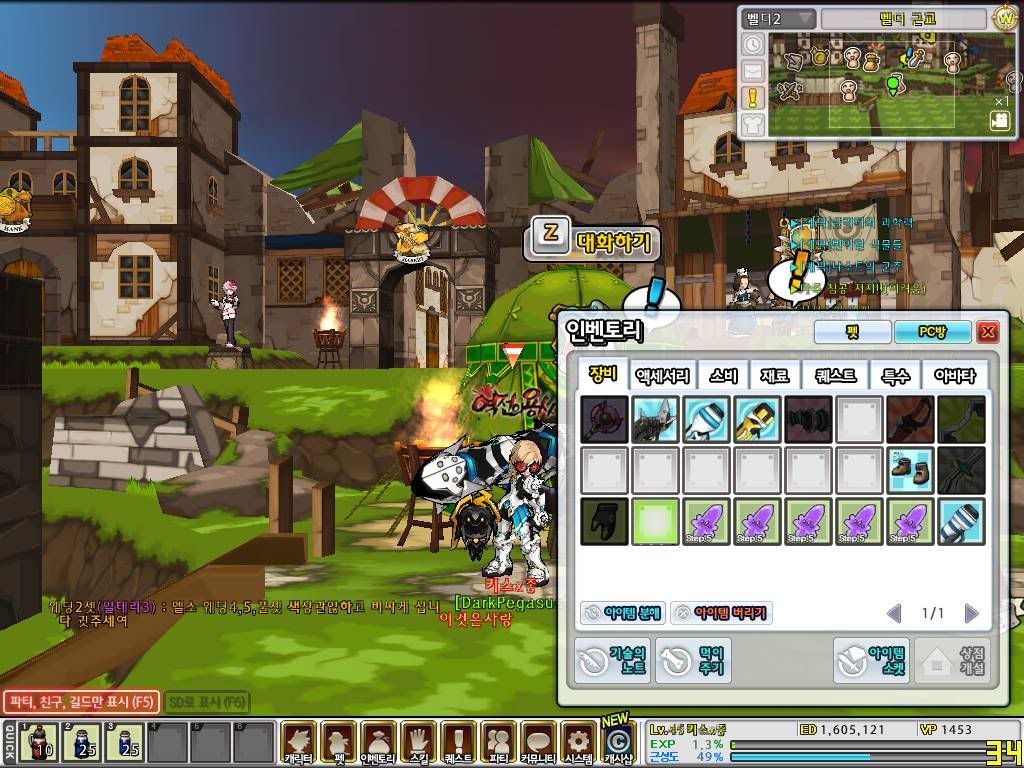Click the 아이템 분해 button
The height and width of the screenshot is (768, 1024).
click(621, 613)
